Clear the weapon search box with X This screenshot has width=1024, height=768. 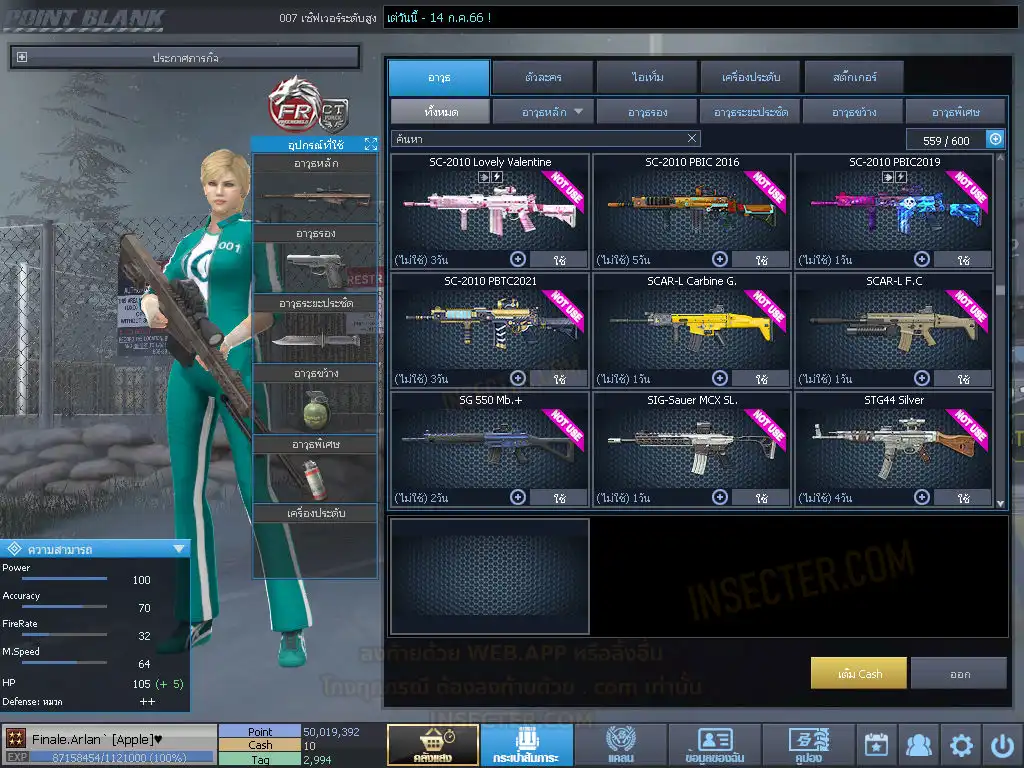click(x=692, y=139)
